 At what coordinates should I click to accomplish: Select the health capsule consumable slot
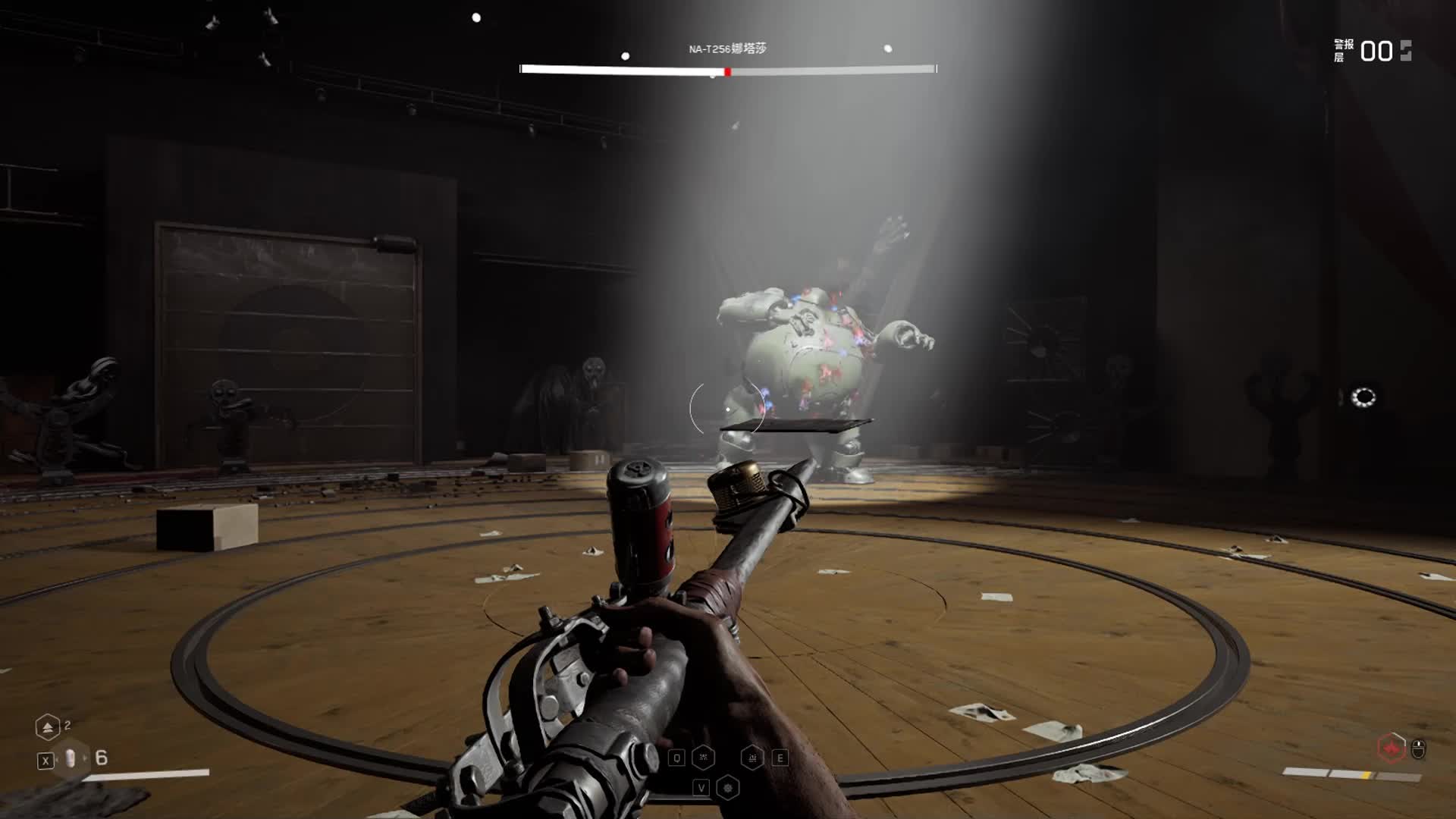pos(71,758)
